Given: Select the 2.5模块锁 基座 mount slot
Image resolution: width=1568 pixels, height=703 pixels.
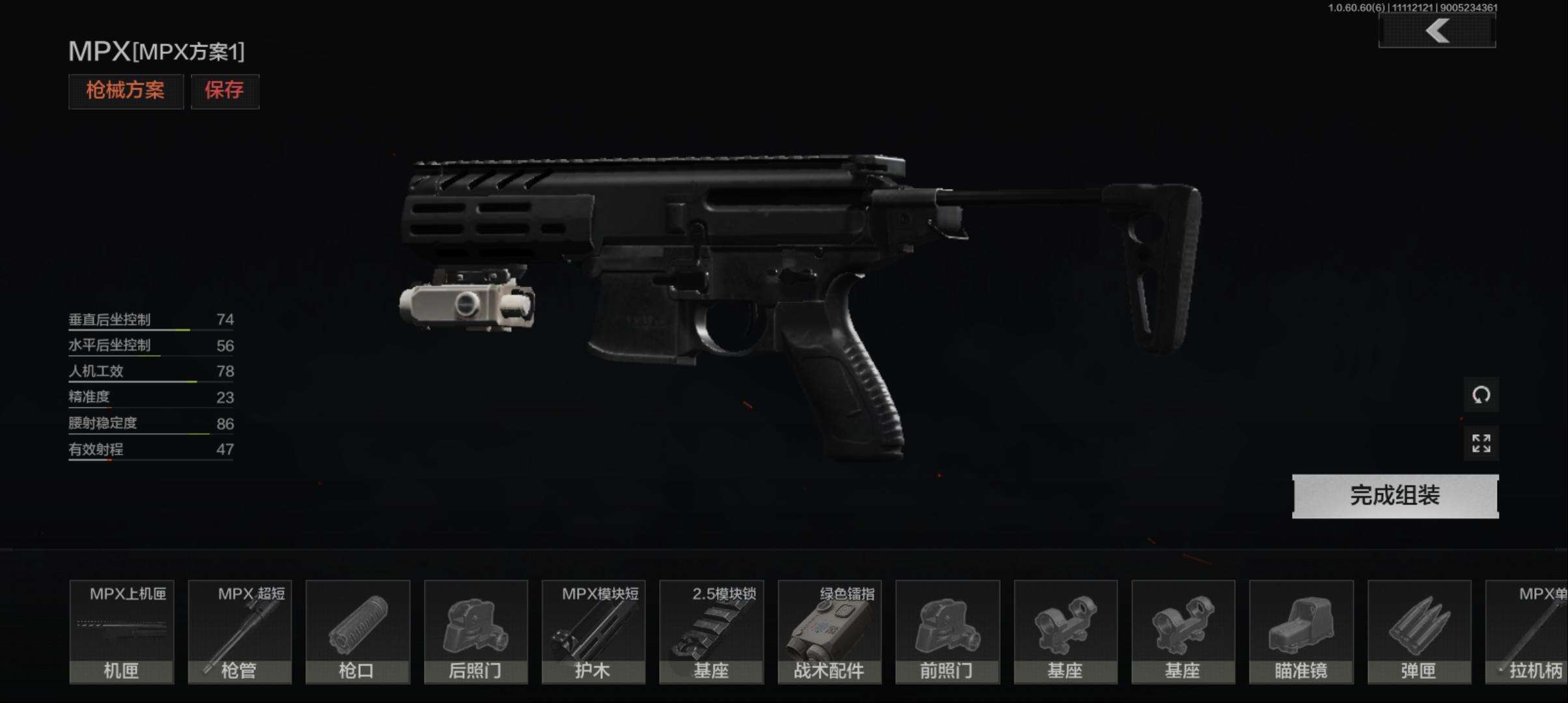Looking at the screenshot, I should 711,631.
